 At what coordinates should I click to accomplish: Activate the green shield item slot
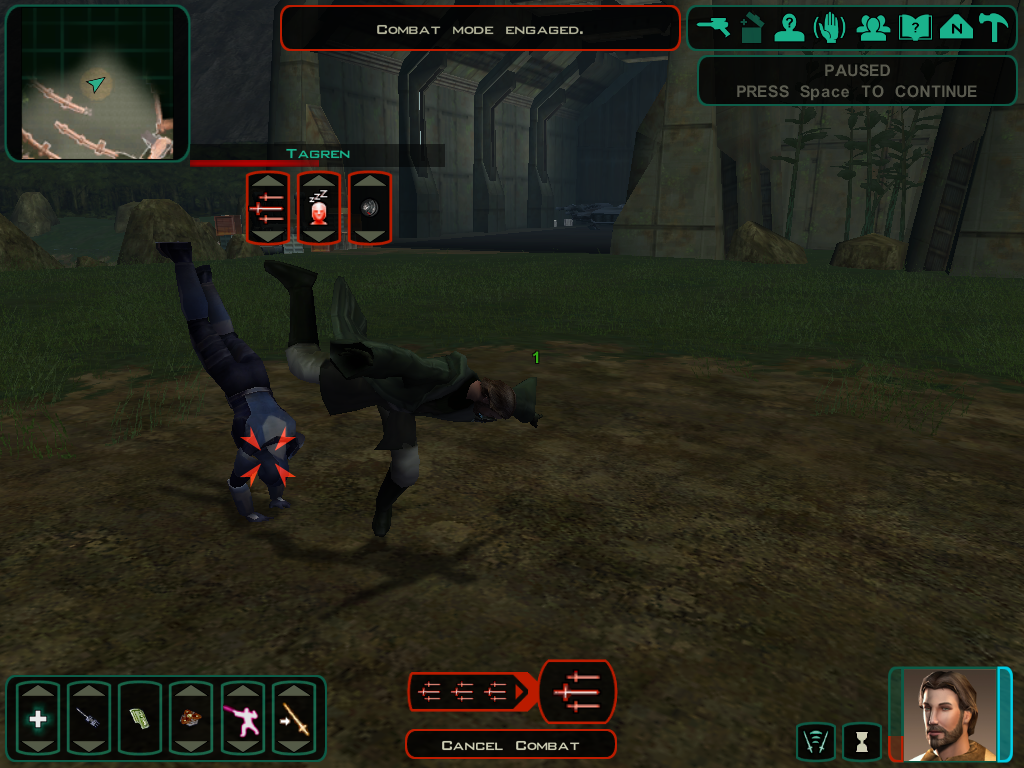click(140, 718)
